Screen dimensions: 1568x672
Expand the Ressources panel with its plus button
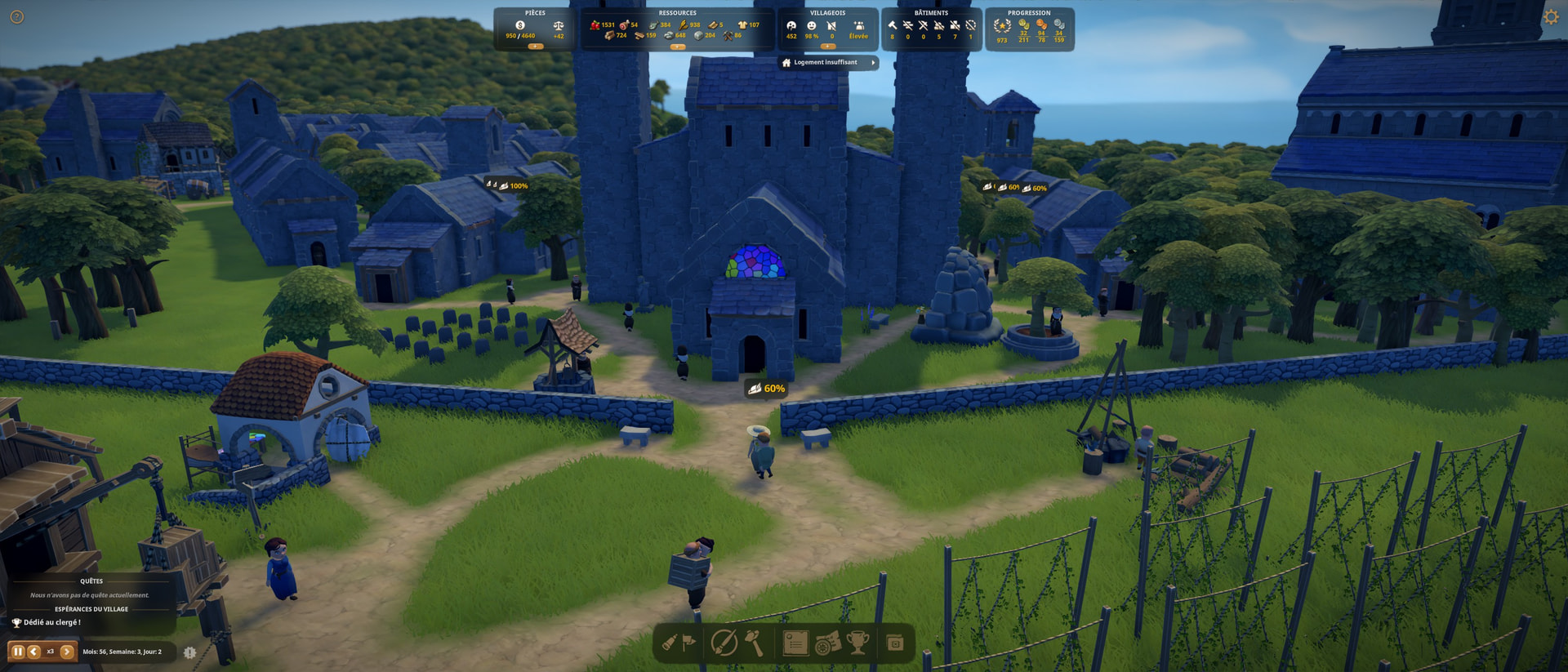[677, 47]
